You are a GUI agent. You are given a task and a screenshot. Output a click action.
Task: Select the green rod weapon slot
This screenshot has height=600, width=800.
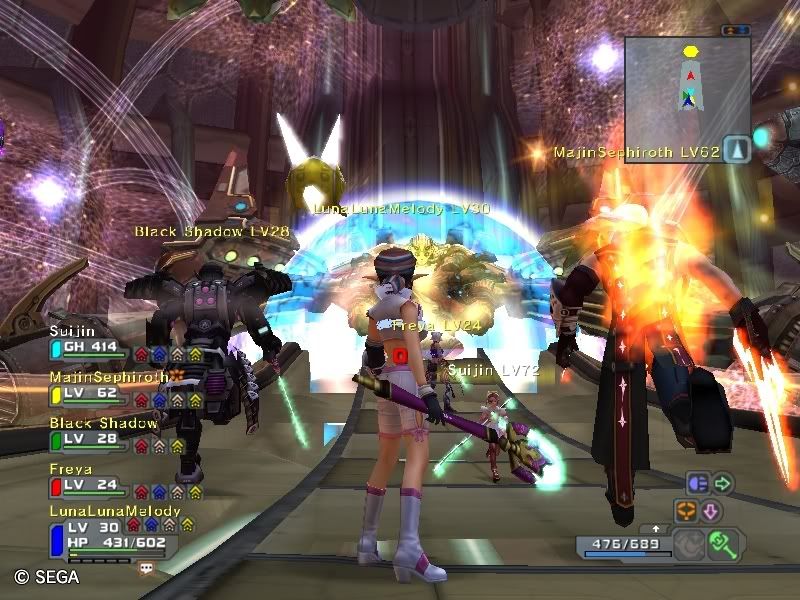click(x=721, y=543)
